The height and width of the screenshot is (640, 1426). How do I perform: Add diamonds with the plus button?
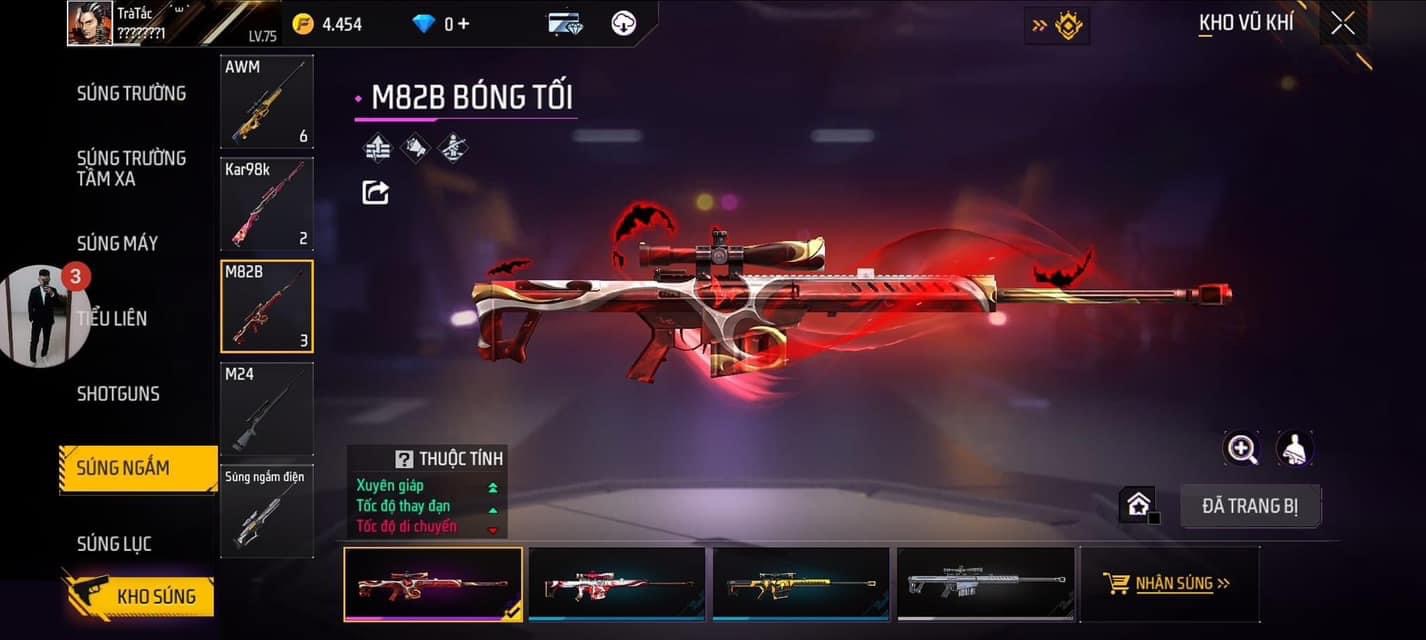[463, 23]
